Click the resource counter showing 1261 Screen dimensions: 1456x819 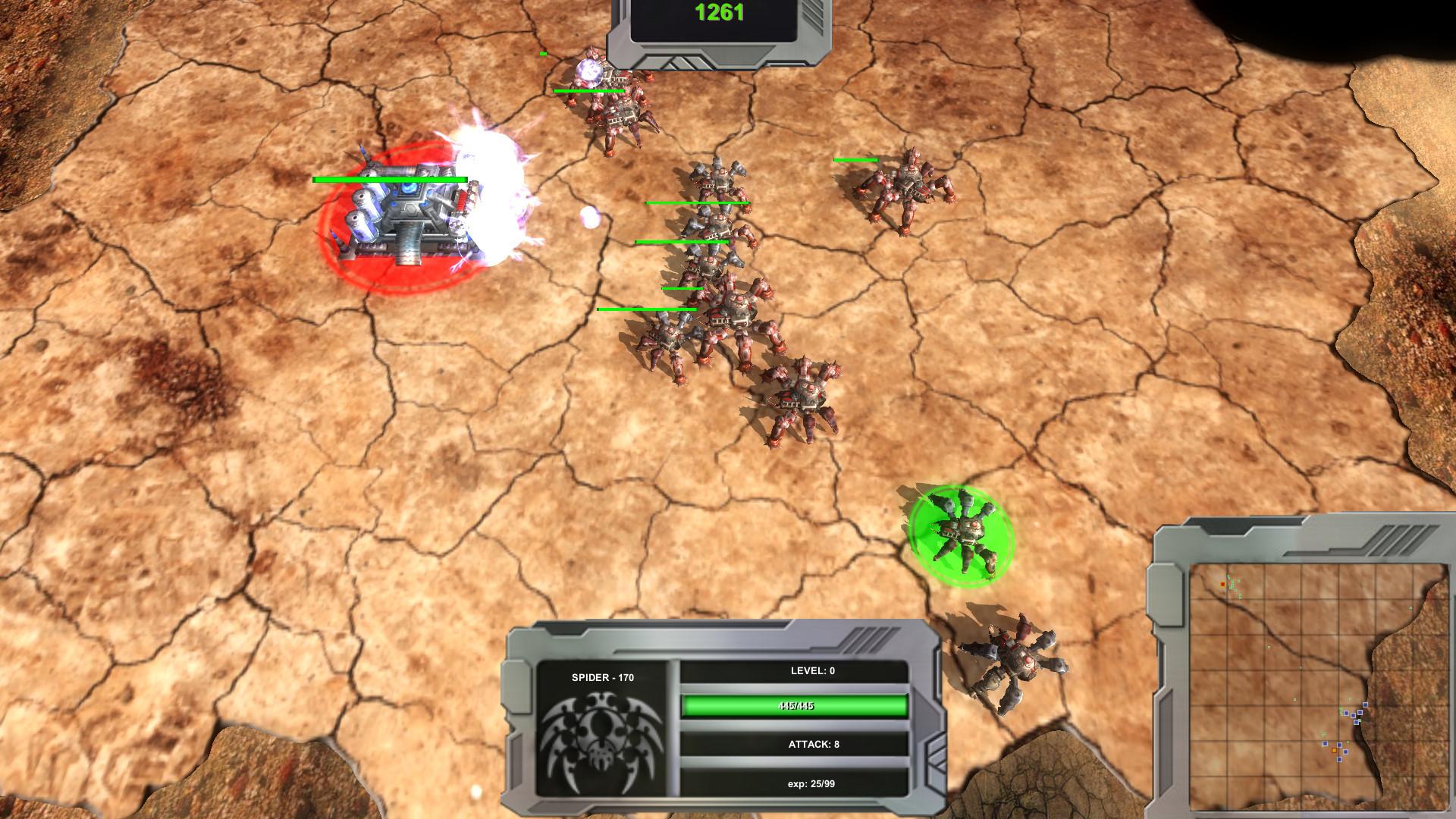coord(719,12)
